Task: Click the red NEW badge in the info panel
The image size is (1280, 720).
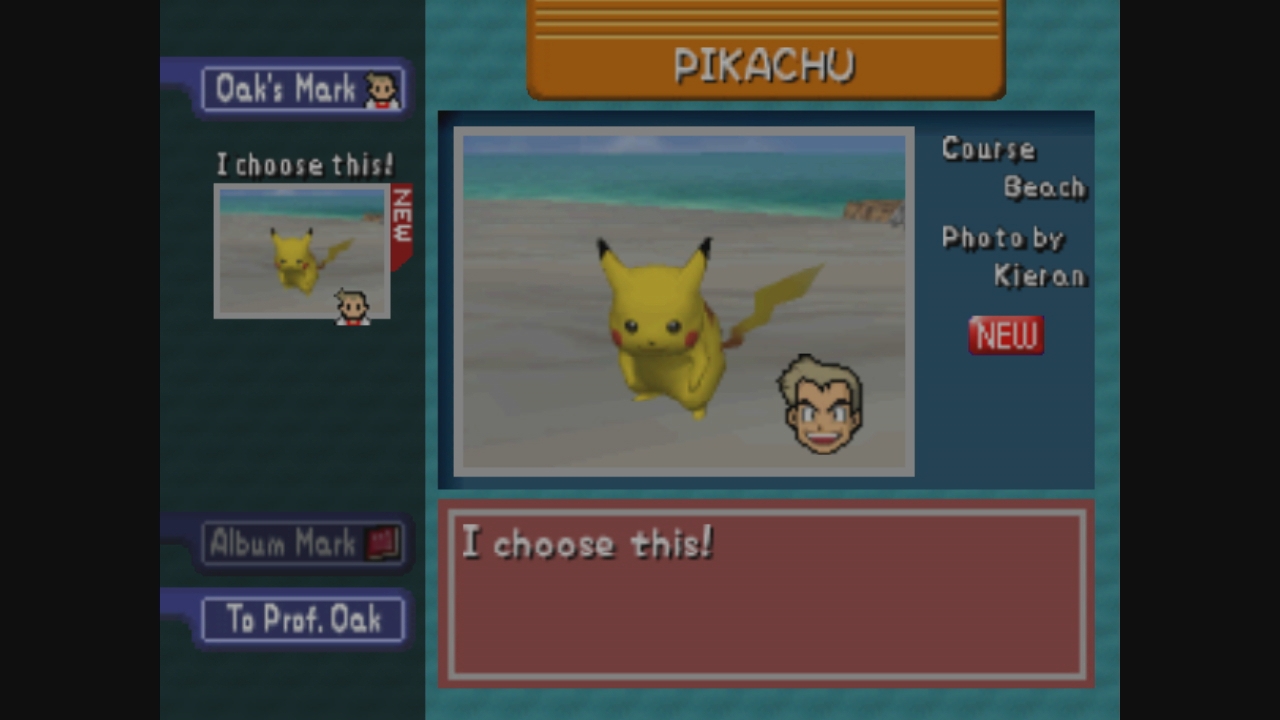Action: pos(1005,335)
